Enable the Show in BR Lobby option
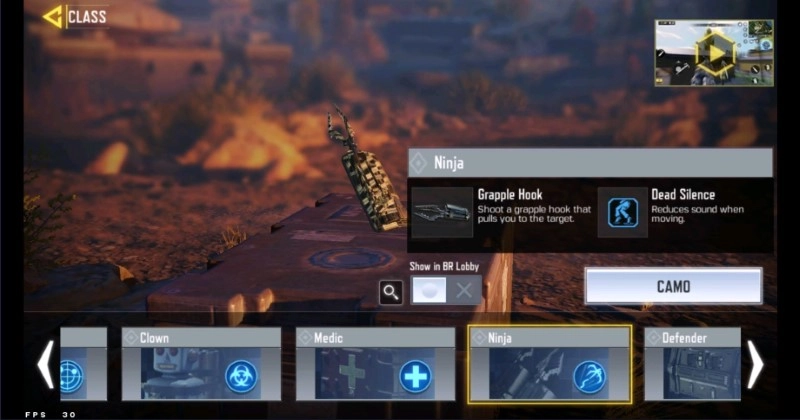Viewport: 800px width, 420px height. click(429, 291)
